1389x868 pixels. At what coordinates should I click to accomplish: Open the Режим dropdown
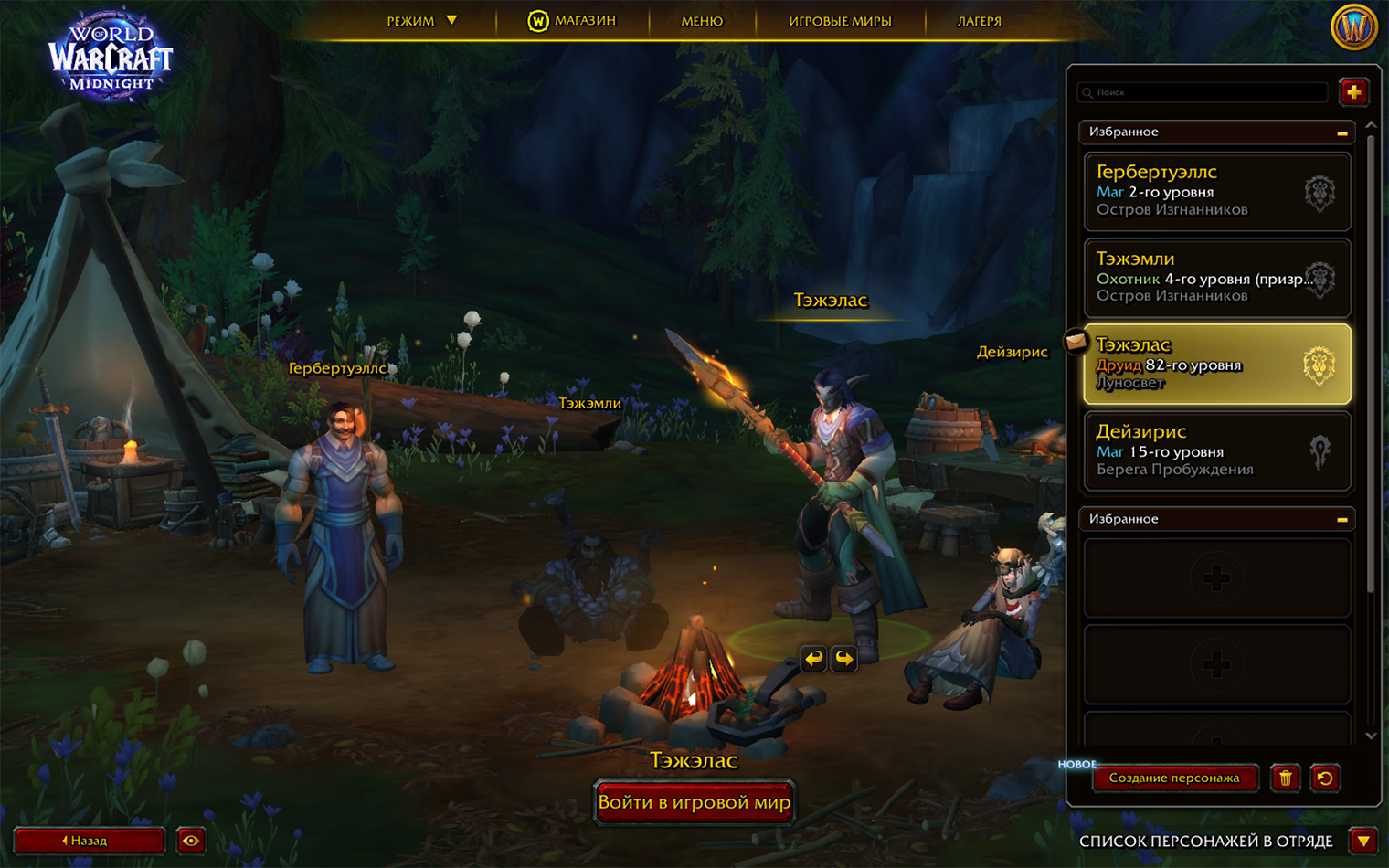point(421,21)
